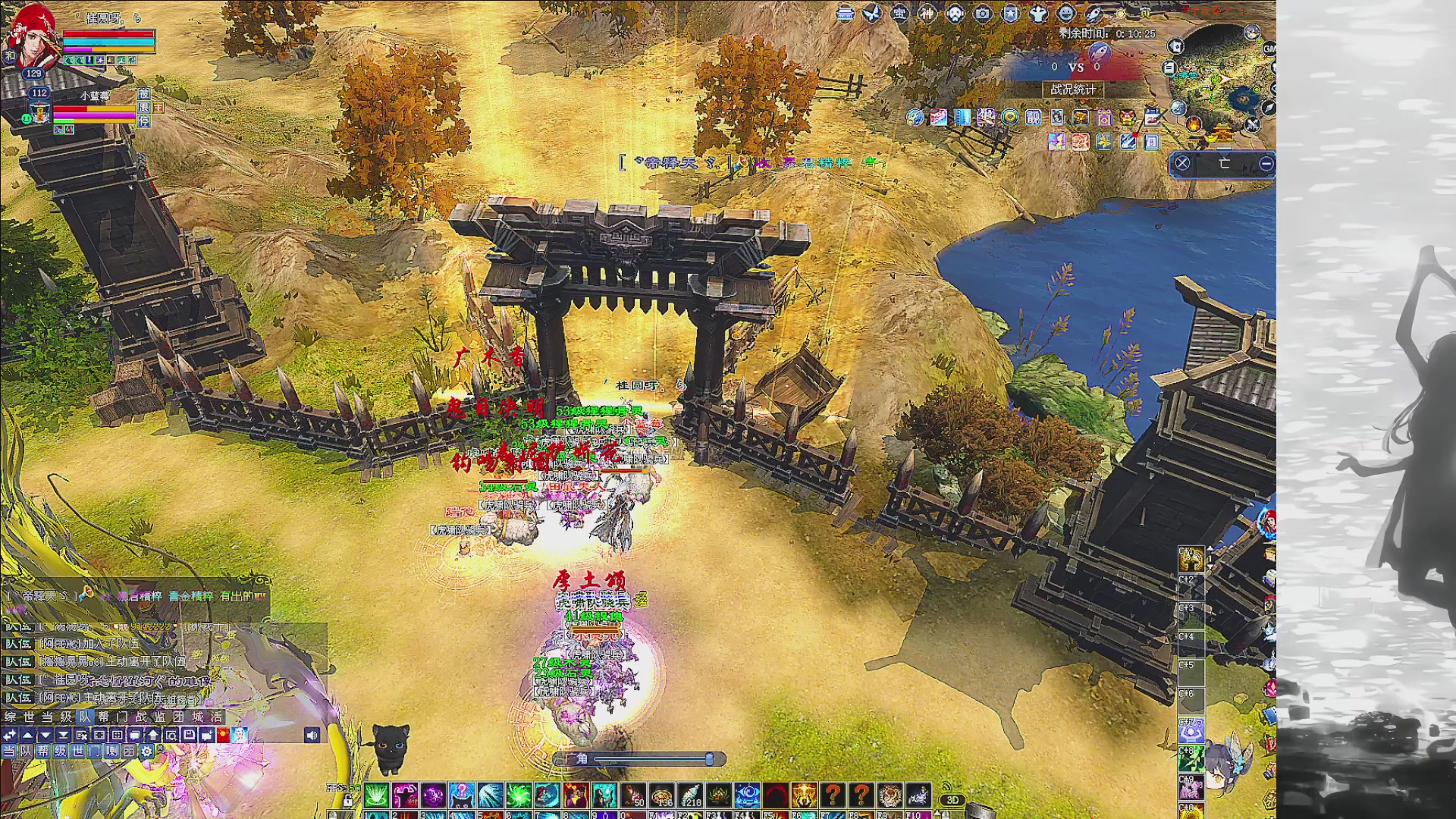
Task: Switch chat to the 世 world channel tab
Action: tap(29, 717)
